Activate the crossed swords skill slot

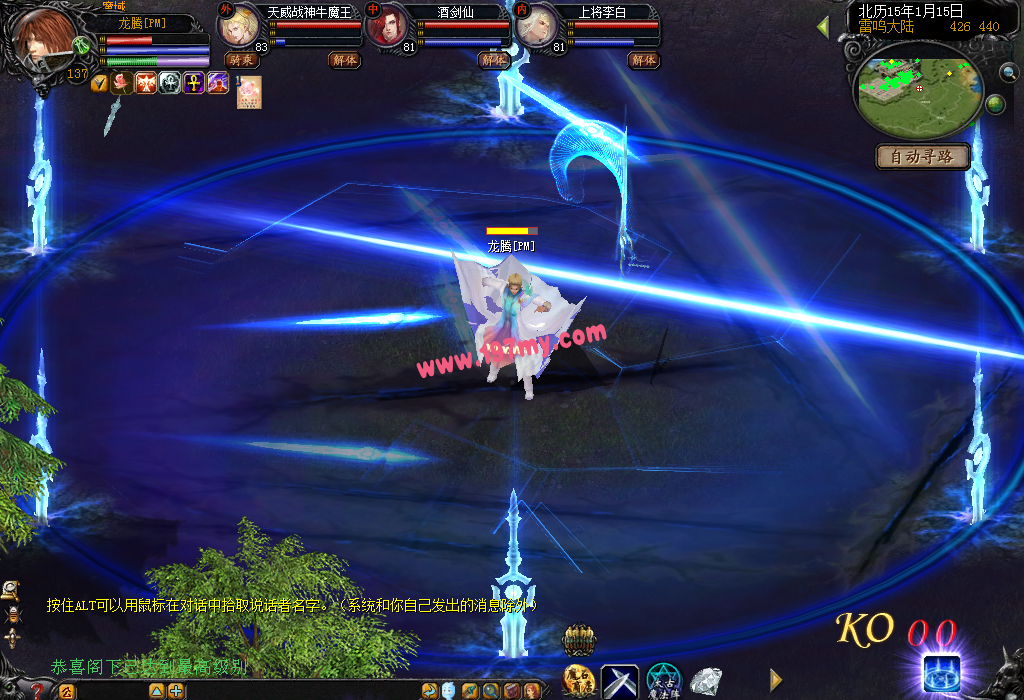point(619,682)
